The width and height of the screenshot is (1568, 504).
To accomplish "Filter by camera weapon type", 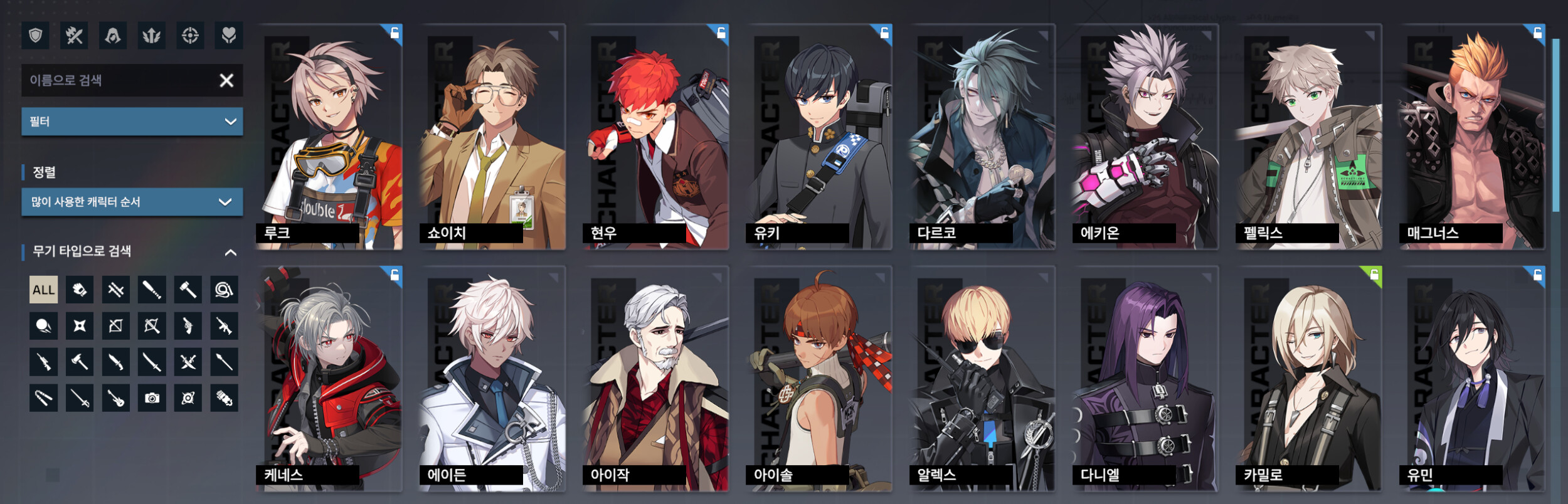I will pyautogui.click(x=152, y=398).
